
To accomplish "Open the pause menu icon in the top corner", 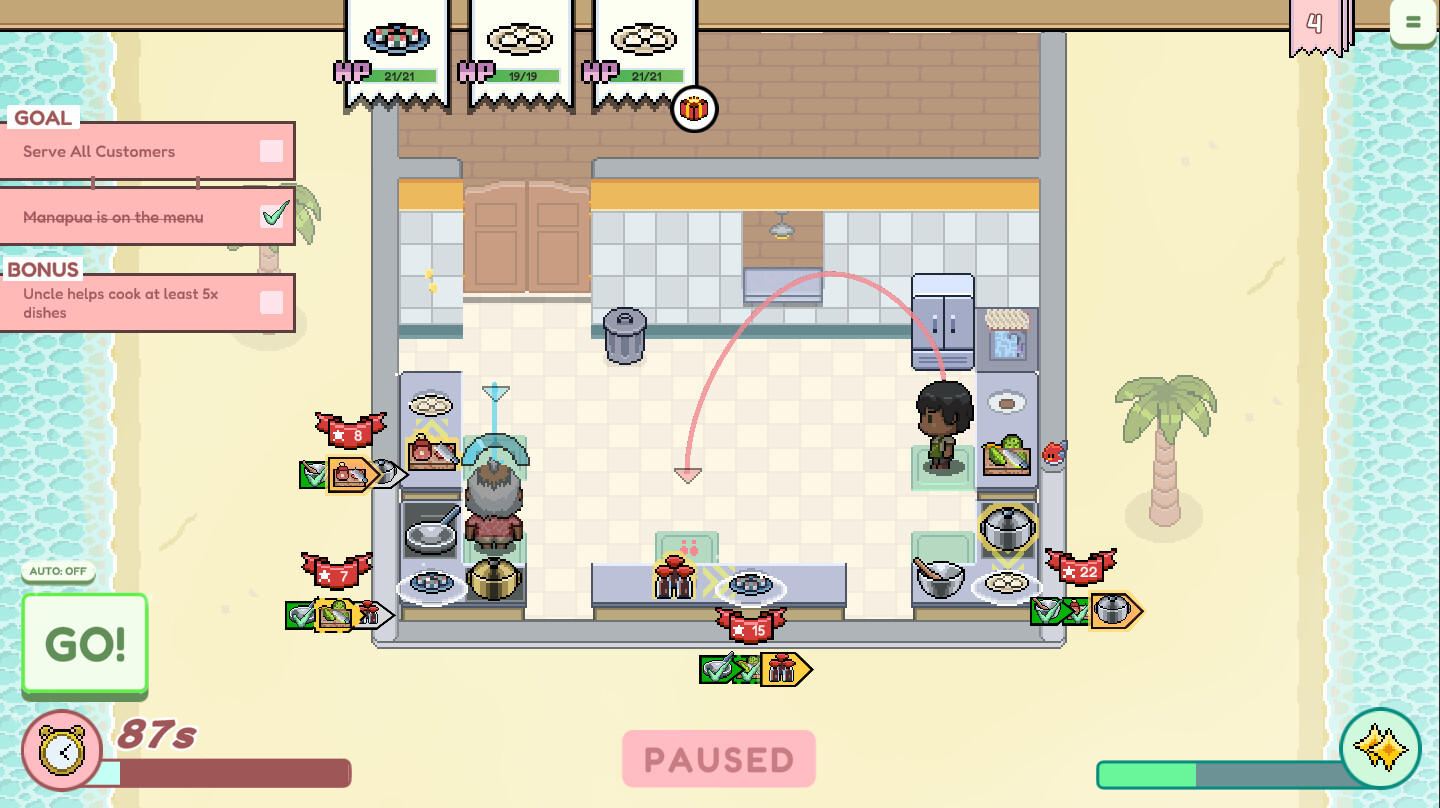I will tap(1414, 22).
